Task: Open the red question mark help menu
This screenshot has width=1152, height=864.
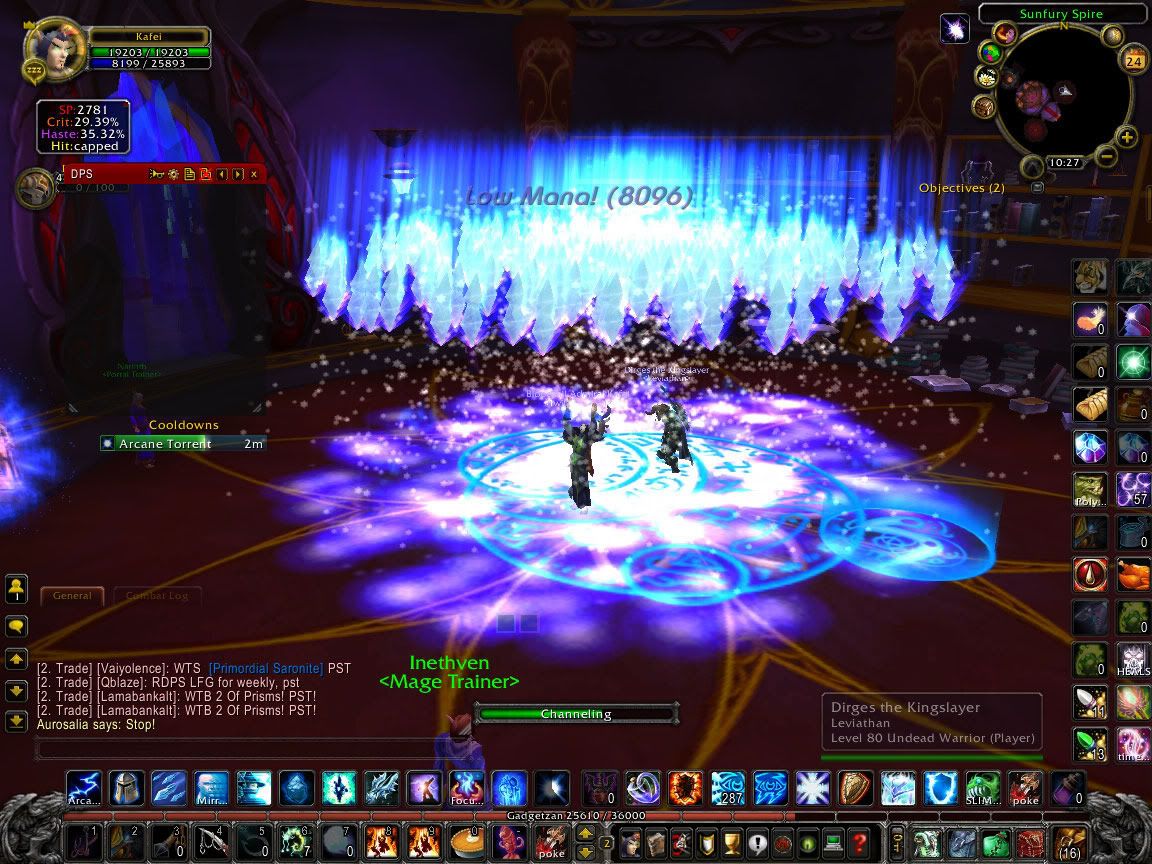Action: [859, 841]
